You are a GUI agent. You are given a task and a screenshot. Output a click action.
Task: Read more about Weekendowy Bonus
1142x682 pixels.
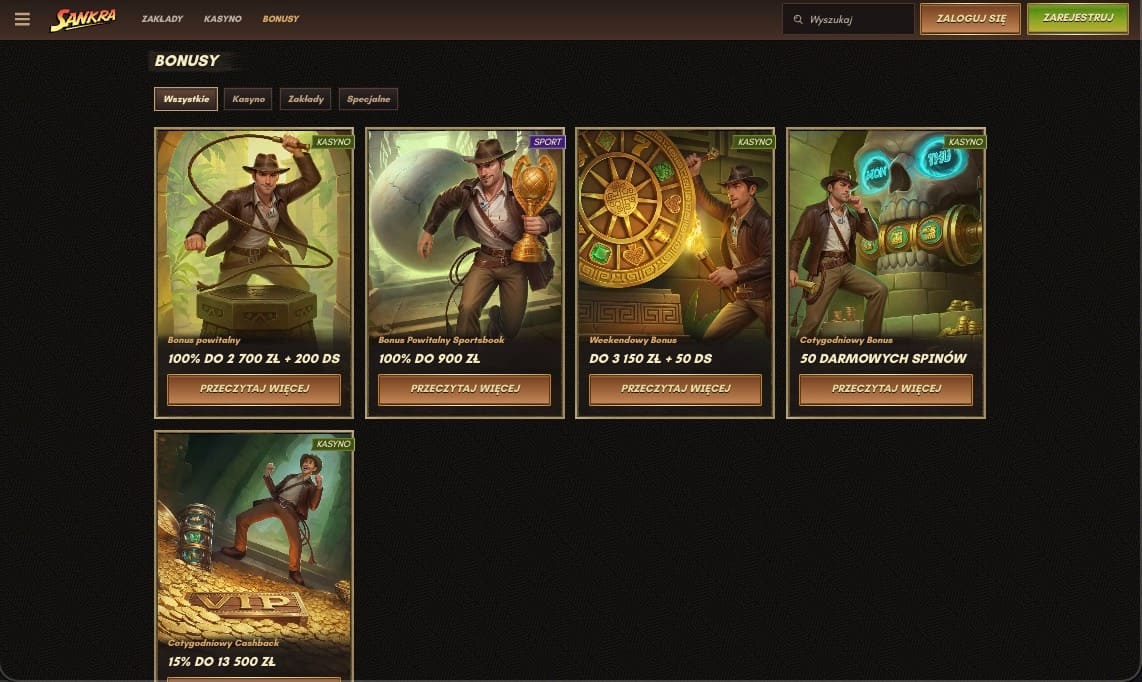(x=675, y=389)
